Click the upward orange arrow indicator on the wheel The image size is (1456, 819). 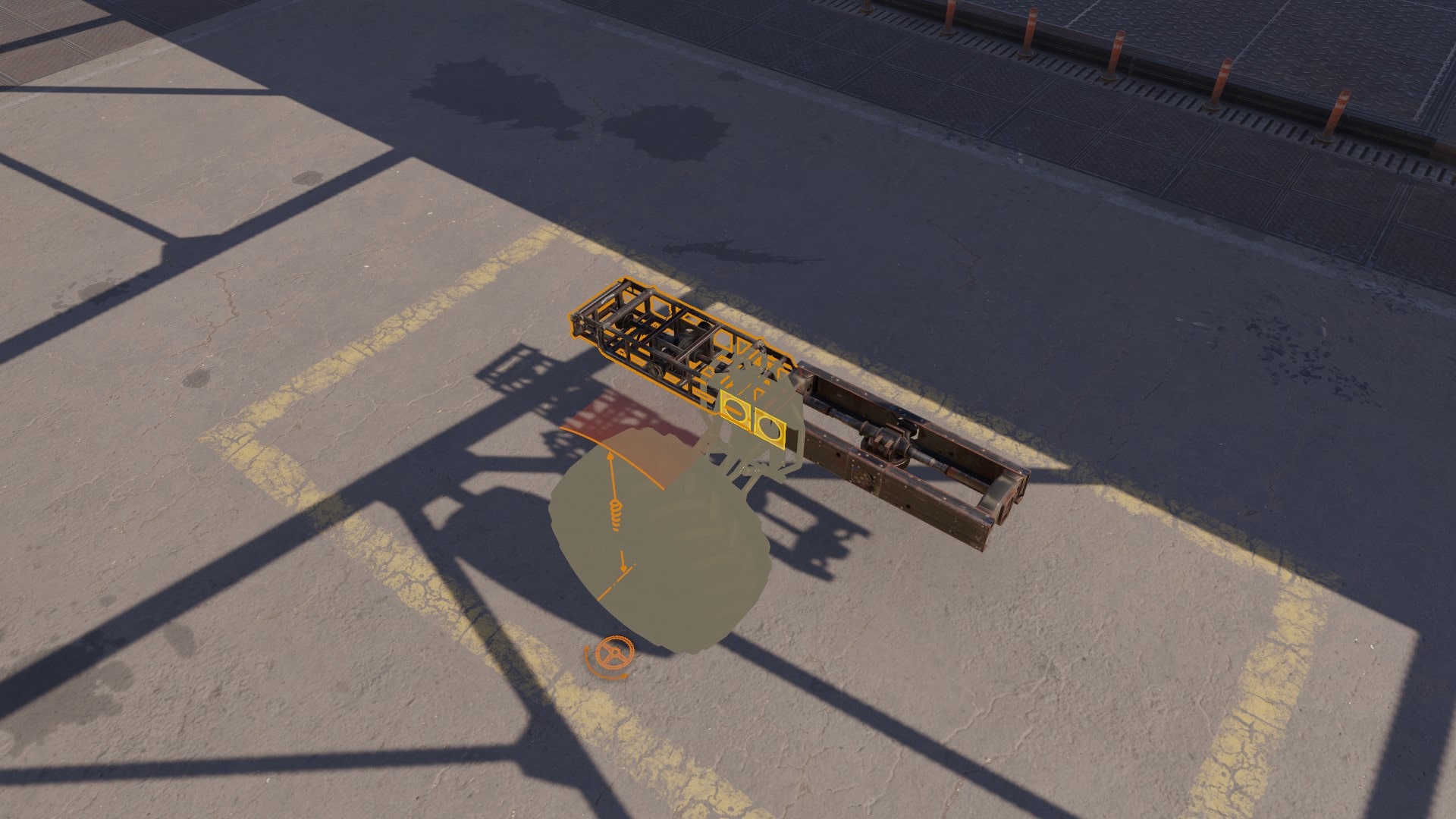tap(611, 455)
